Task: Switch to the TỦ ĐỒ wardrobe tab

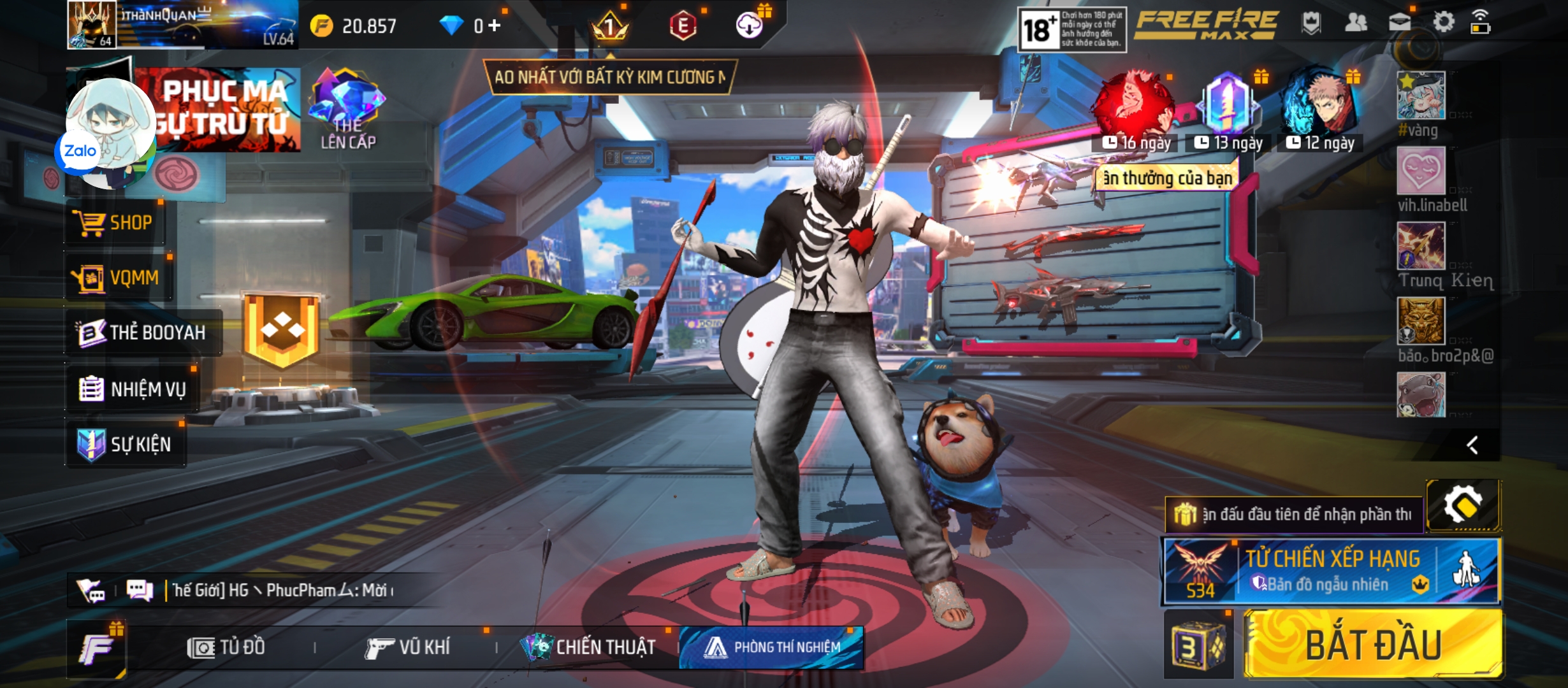Action: 226,648
